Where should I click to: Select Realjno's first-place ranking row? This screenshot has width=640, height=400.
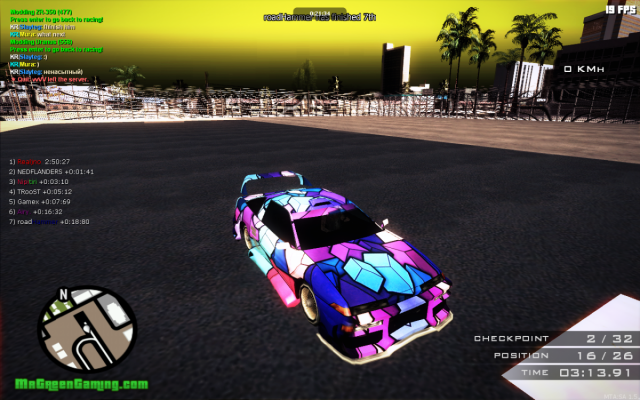[40, 161]
